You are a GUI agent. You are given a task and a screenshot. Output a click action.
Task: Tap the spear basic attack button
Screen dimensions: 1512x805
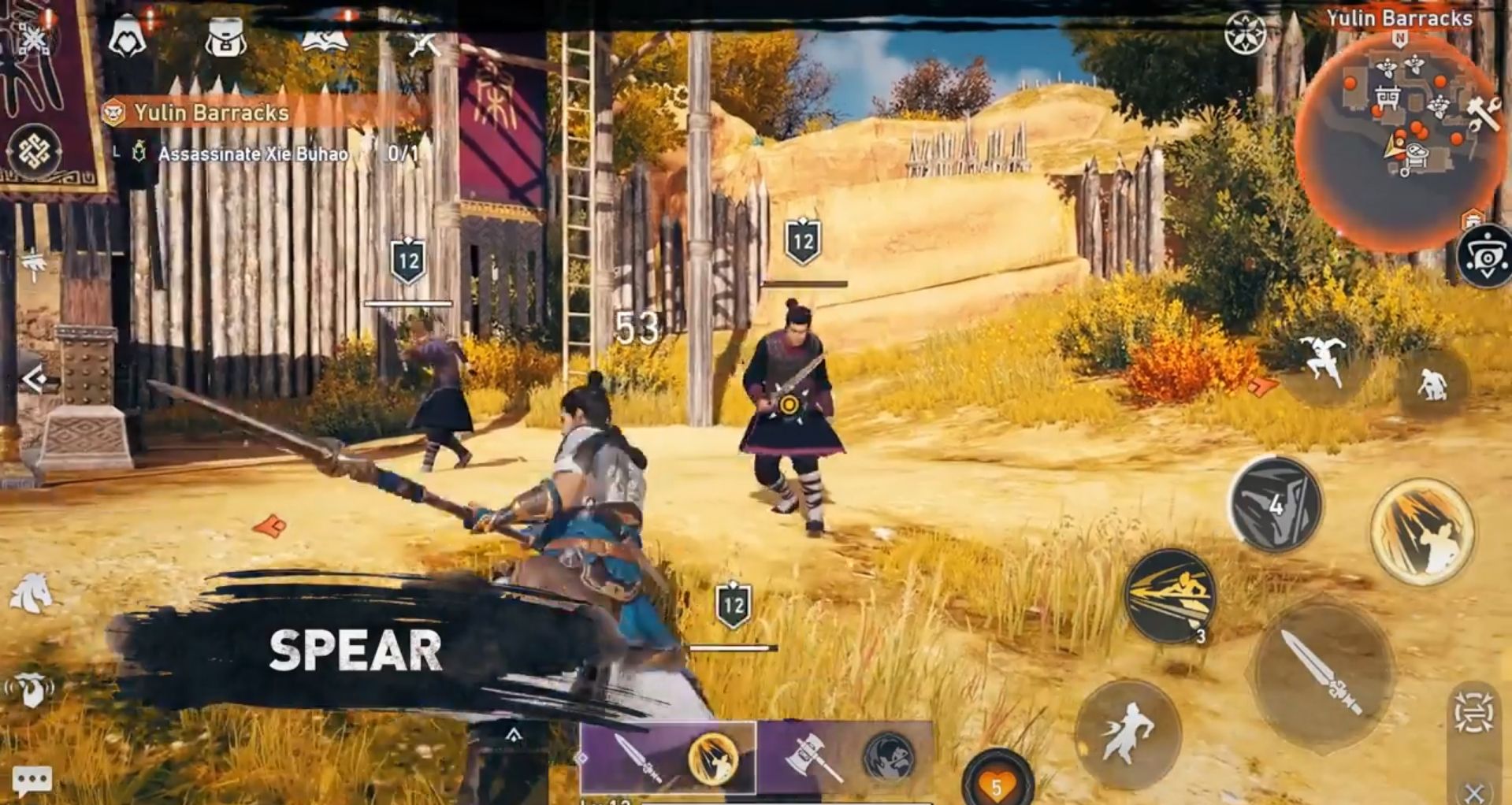pyautogui.click(x=1323, y=673)
